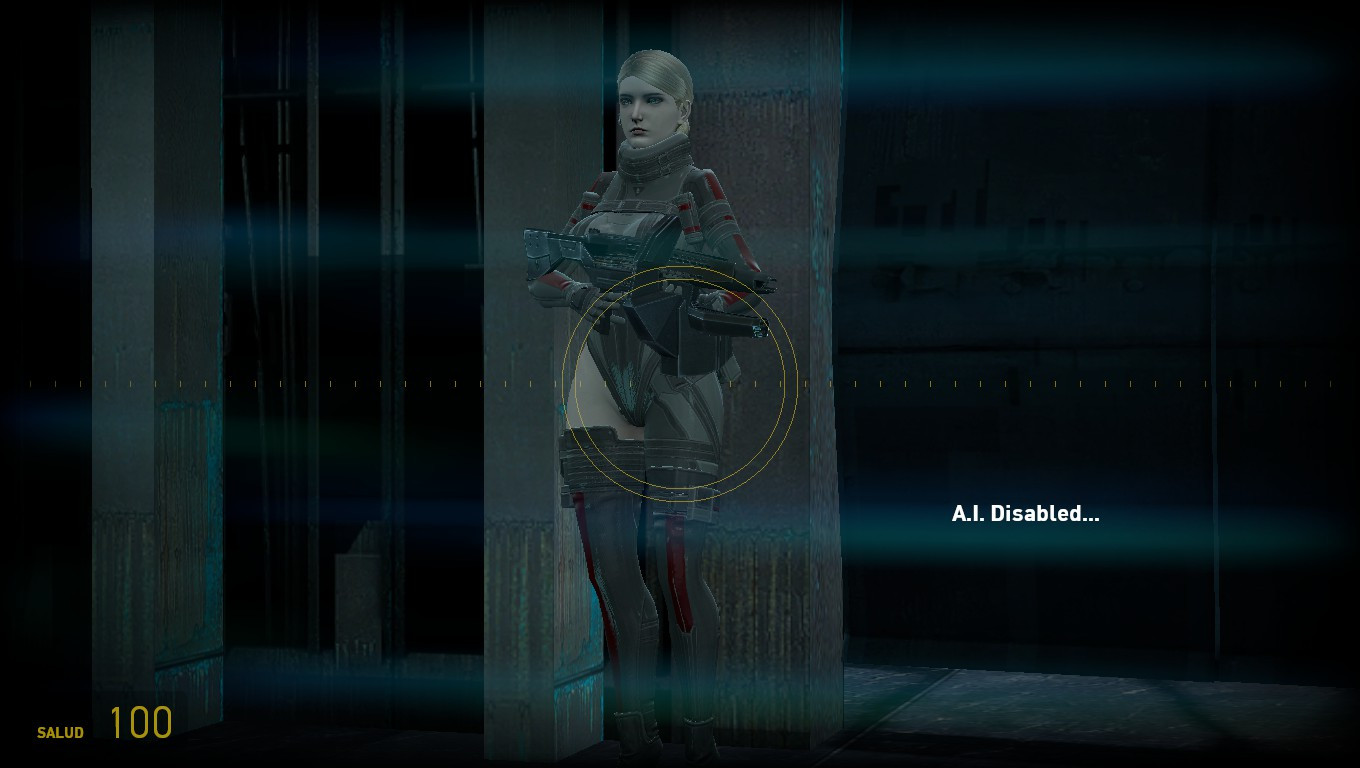Viewport: 1360px width, 768px height.
Task: Click the yellow 100 health value
Action: (x=140, y=720)
